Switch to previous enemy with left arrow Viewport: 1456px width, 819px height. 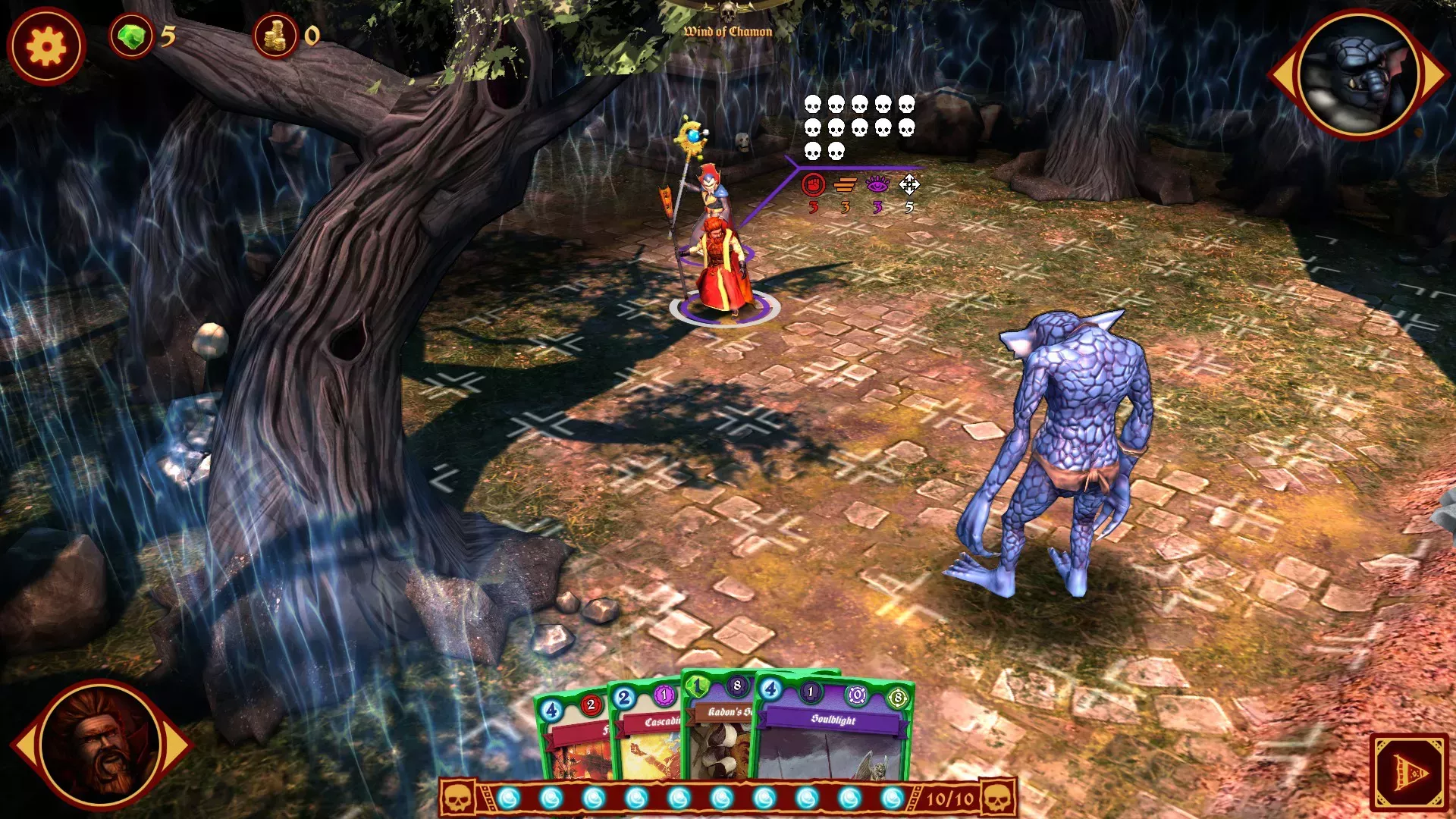point(1282,74)
